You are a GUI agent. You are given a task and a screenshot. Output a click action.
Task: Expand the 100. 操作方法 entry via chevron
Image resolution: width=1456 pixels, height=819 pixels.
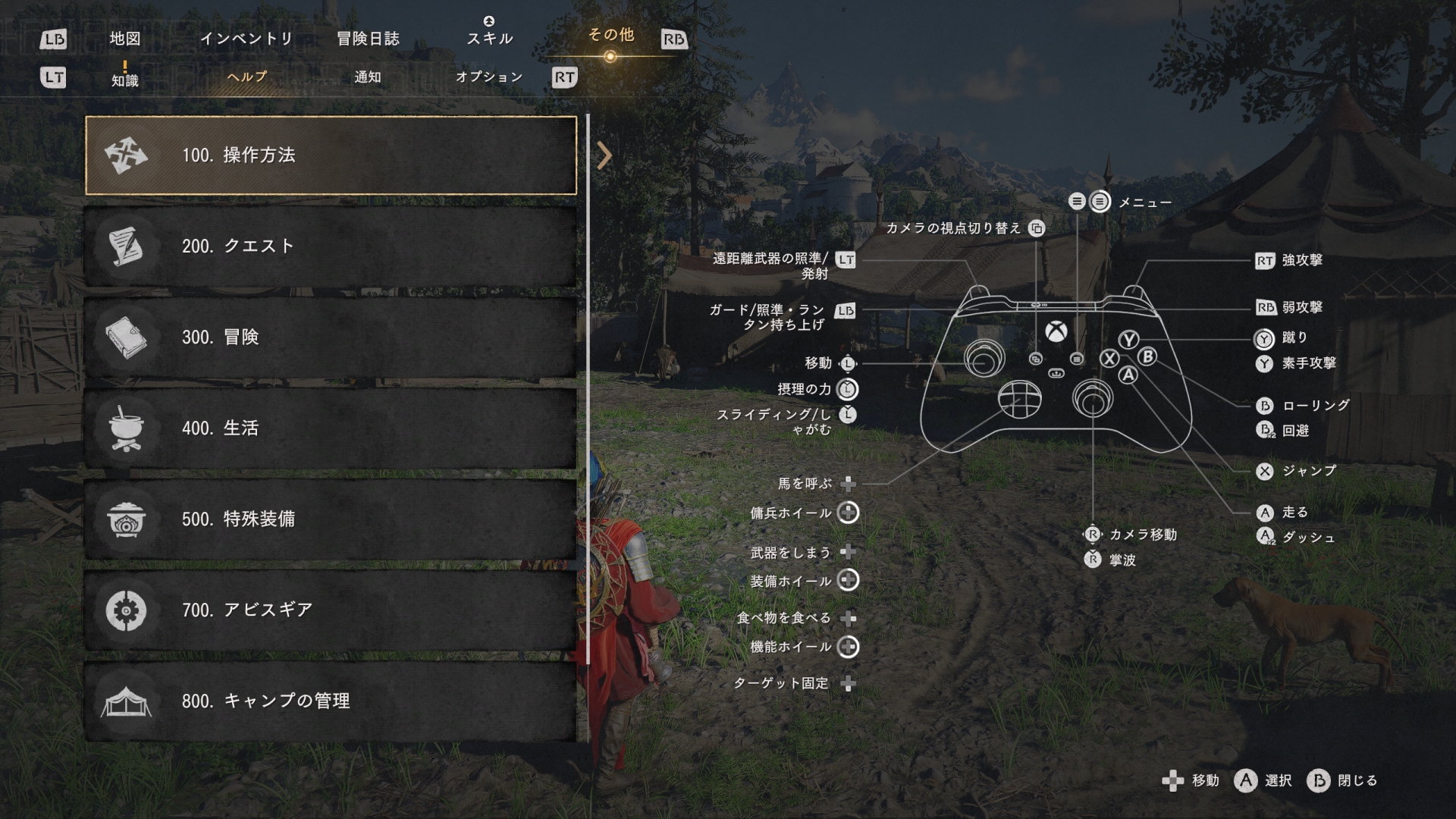click(x=604, y=155)
